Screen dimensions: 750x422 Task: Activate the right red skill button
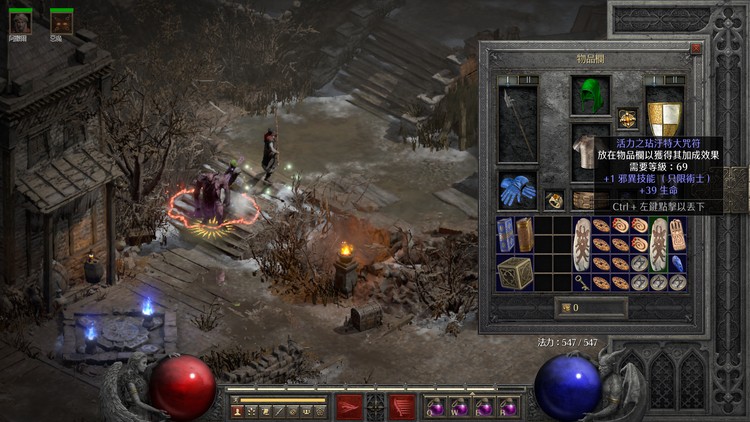tap(402, 406)
